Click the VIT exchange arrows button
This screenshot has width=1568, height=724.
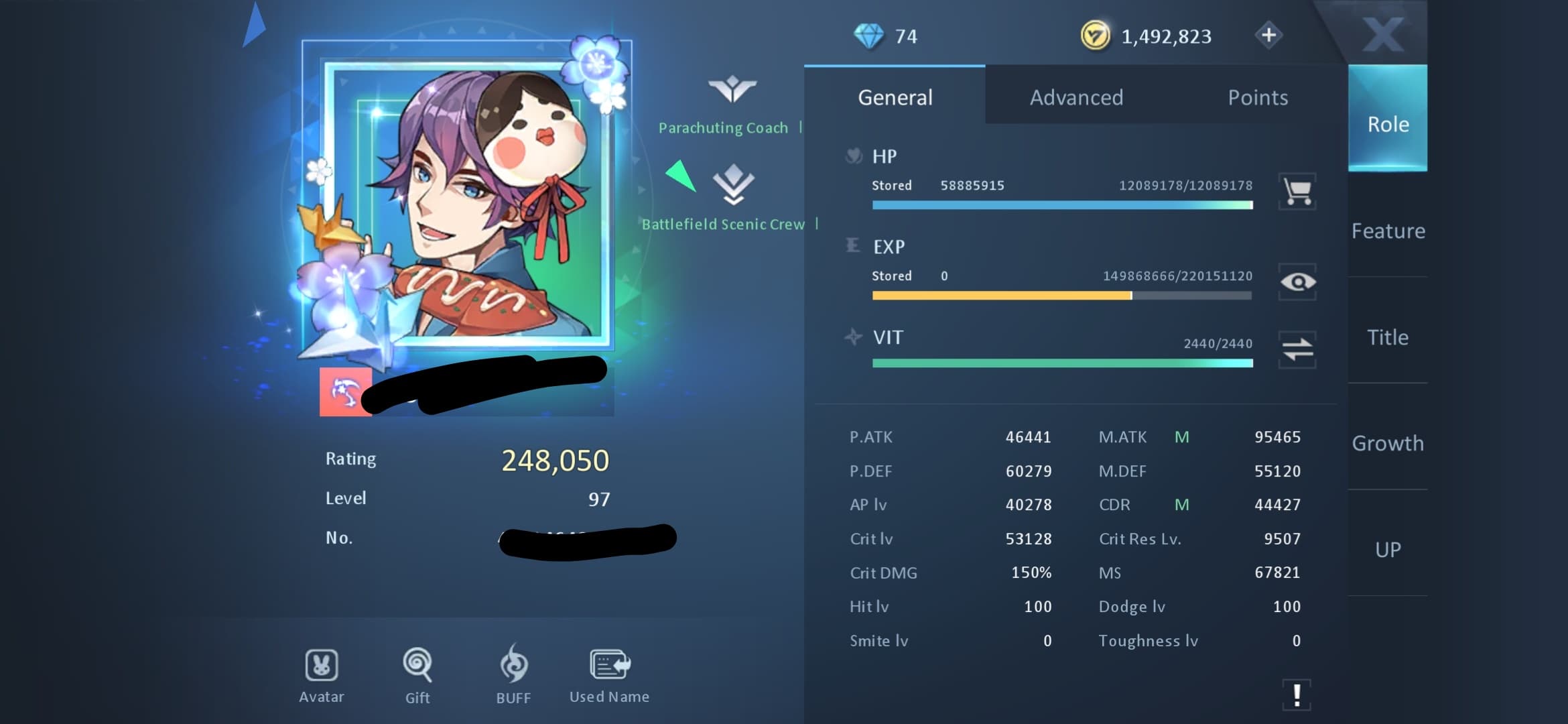[x=1297, y=349]
